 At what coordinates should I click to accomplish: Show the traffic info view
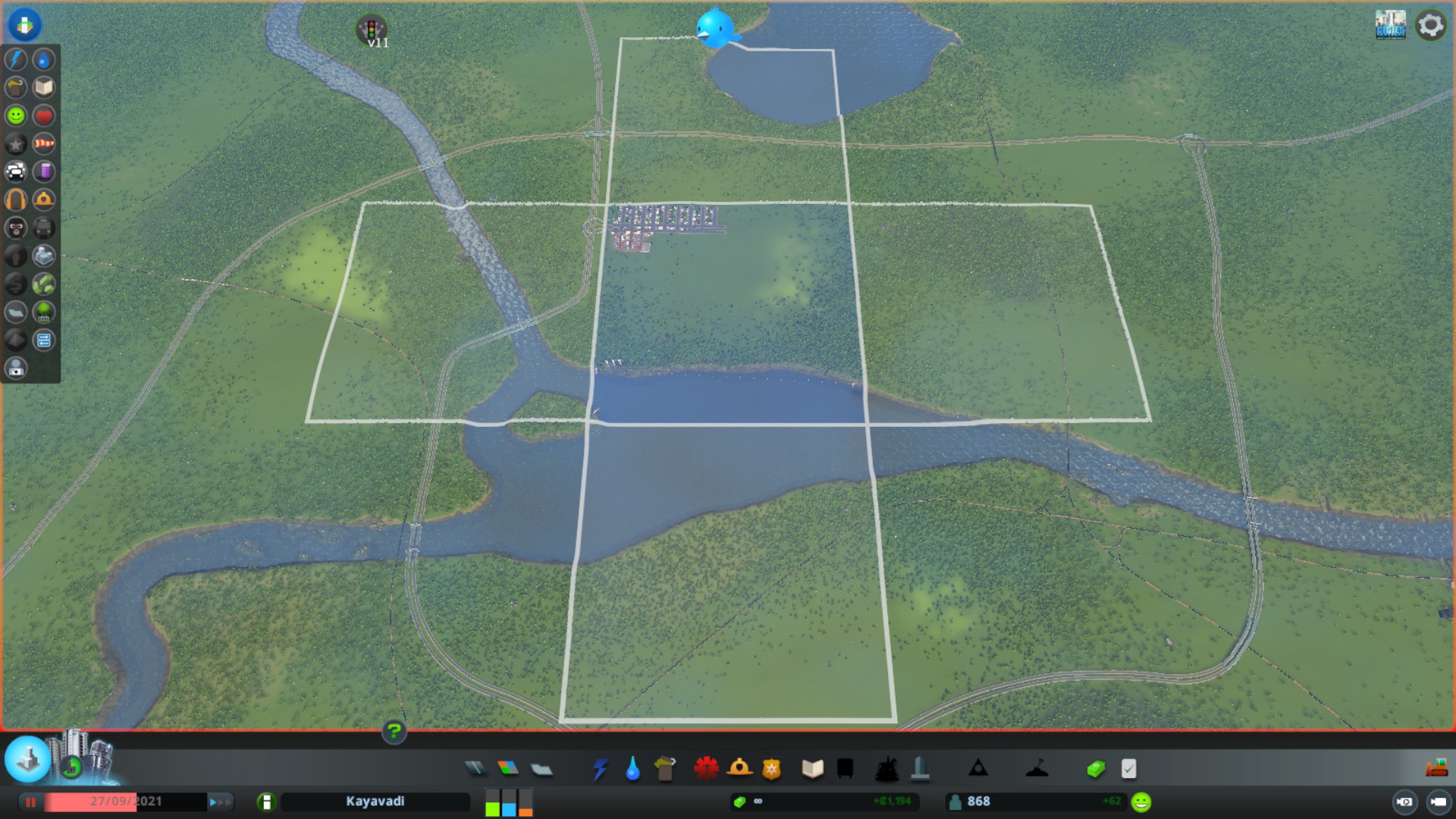click(x=16, y=172)
